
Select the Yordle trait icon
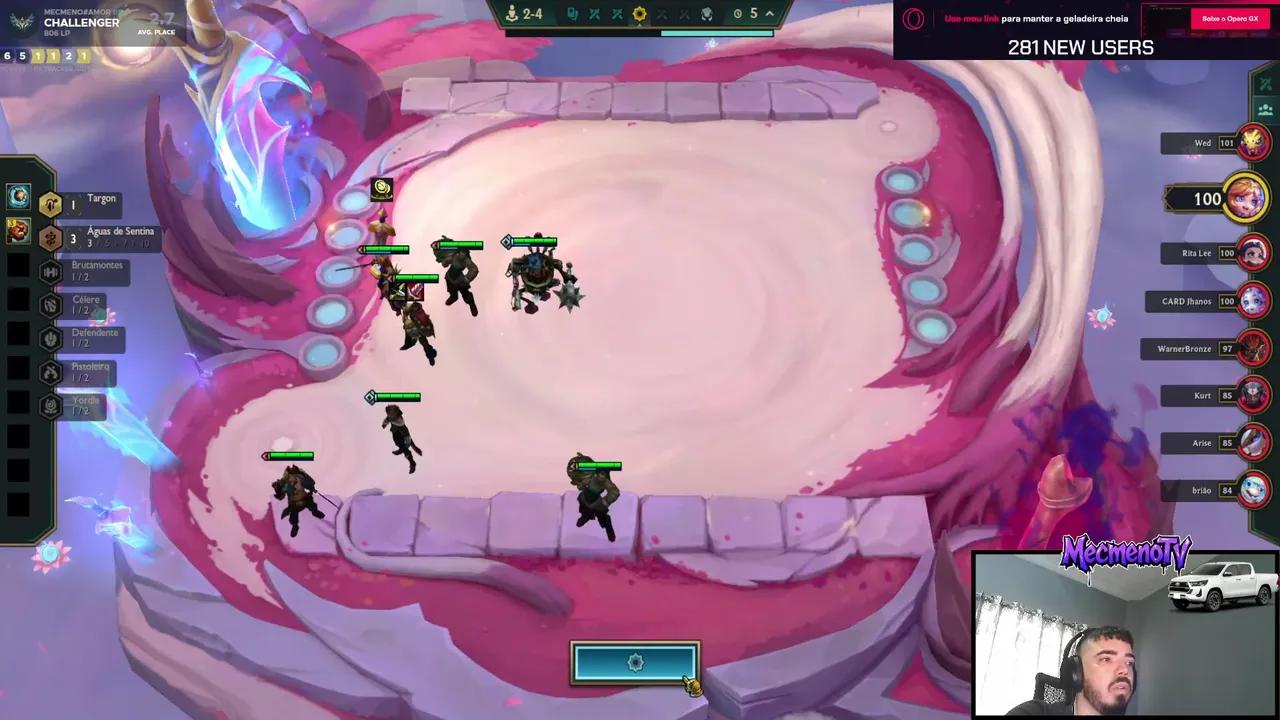tap(49, 403)
